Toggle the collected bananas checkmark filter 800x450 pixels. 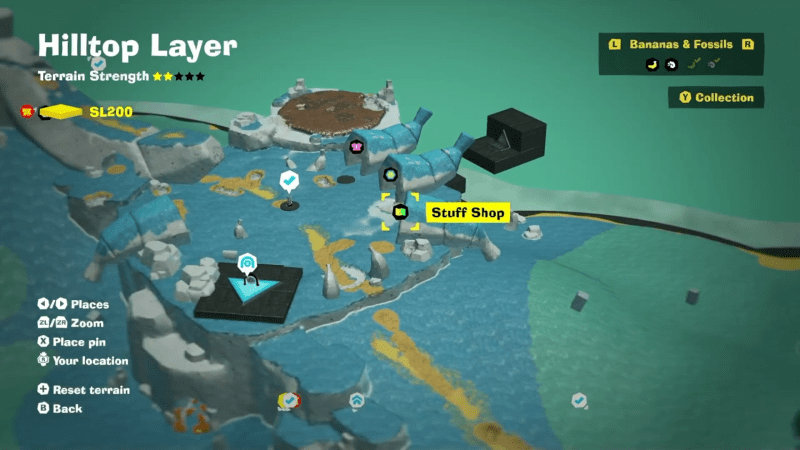point(694,64)
